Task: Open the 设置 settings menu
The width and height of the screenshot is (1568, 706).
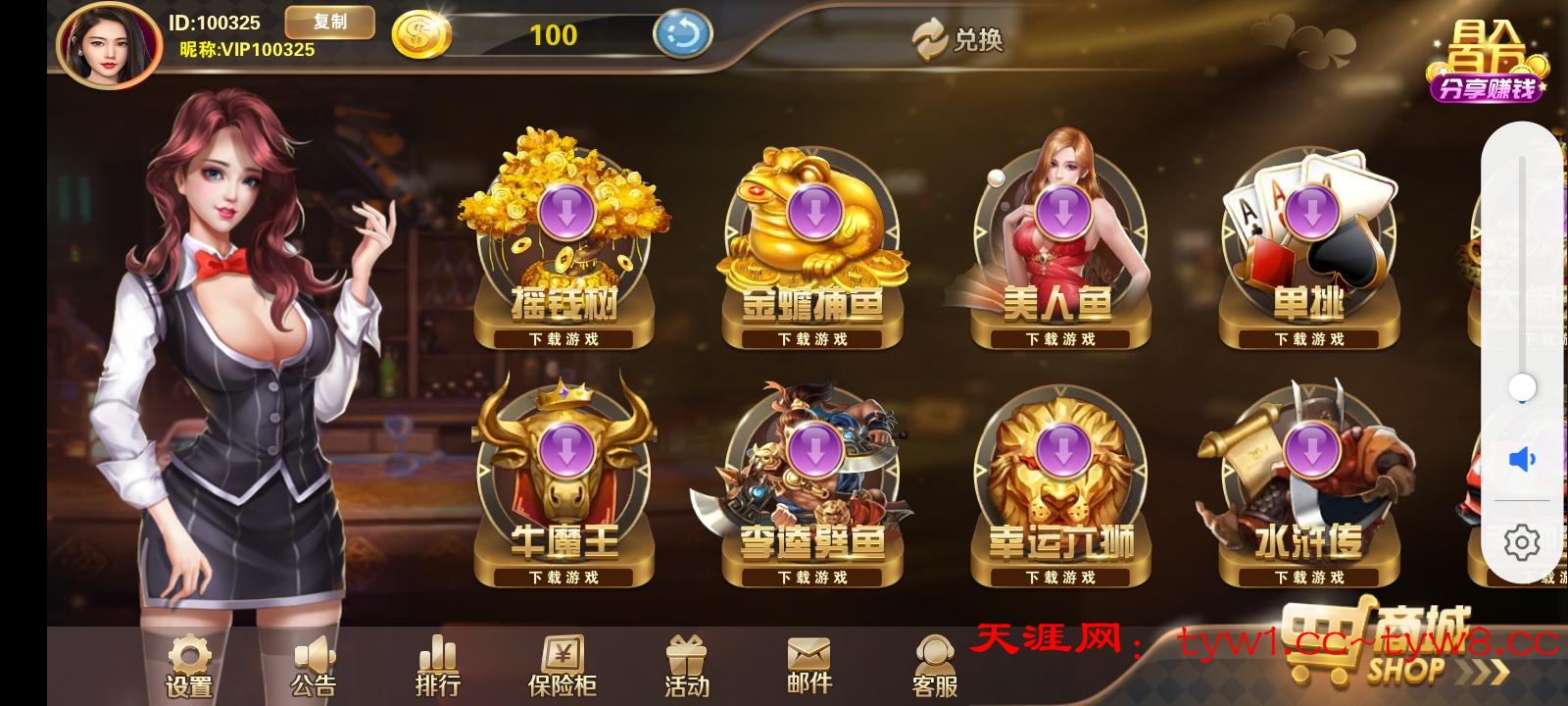Action: click(189, 667)
